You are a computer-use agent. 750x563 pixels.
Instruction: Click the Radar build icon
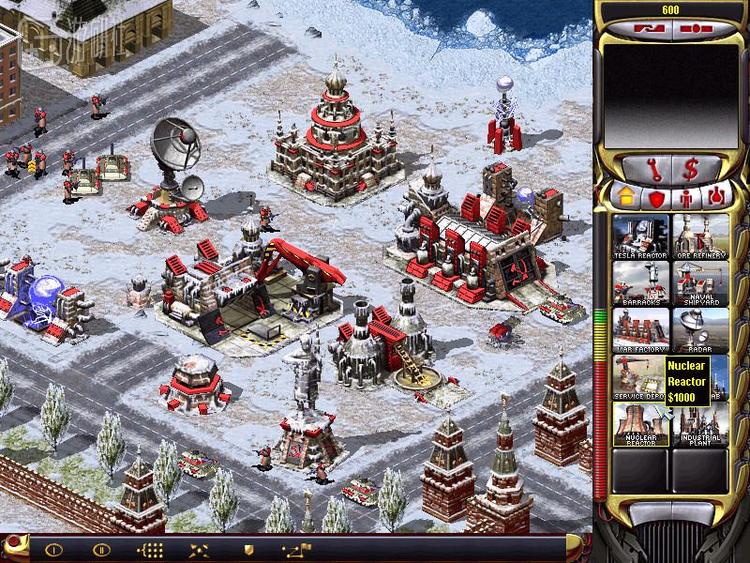click(699, 330)
